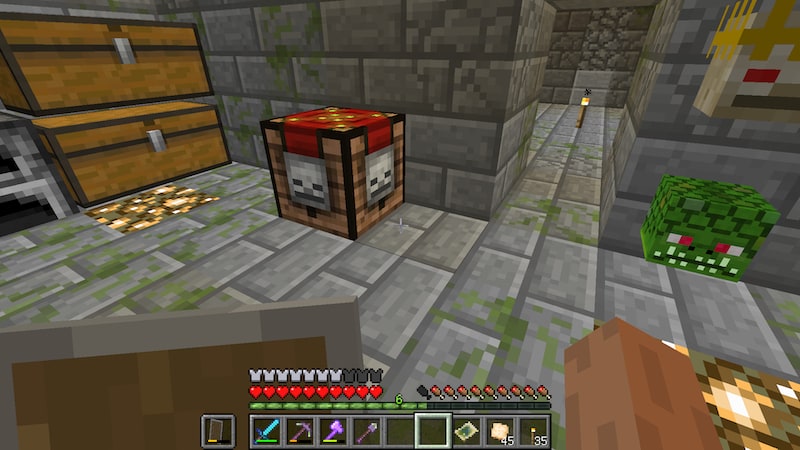Pick the map item slot
The width and height of the screenshot is (800, 450).
click(x=467, y=431)
